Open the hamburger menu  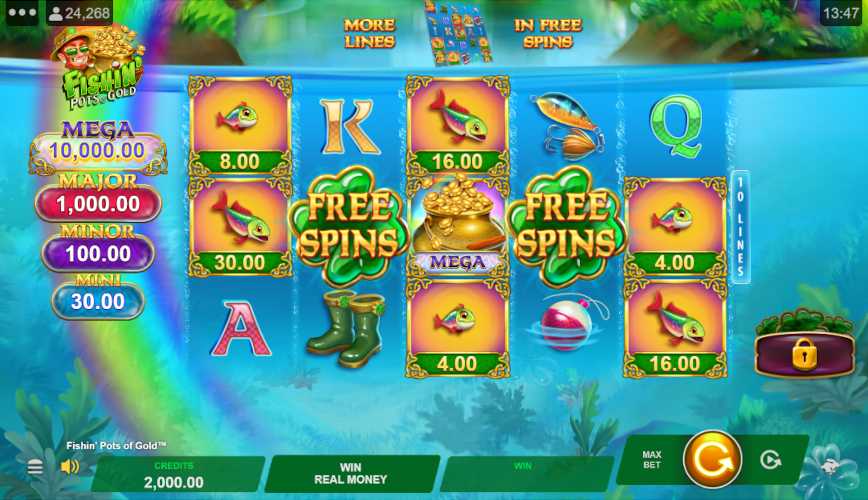pos(35,467)
